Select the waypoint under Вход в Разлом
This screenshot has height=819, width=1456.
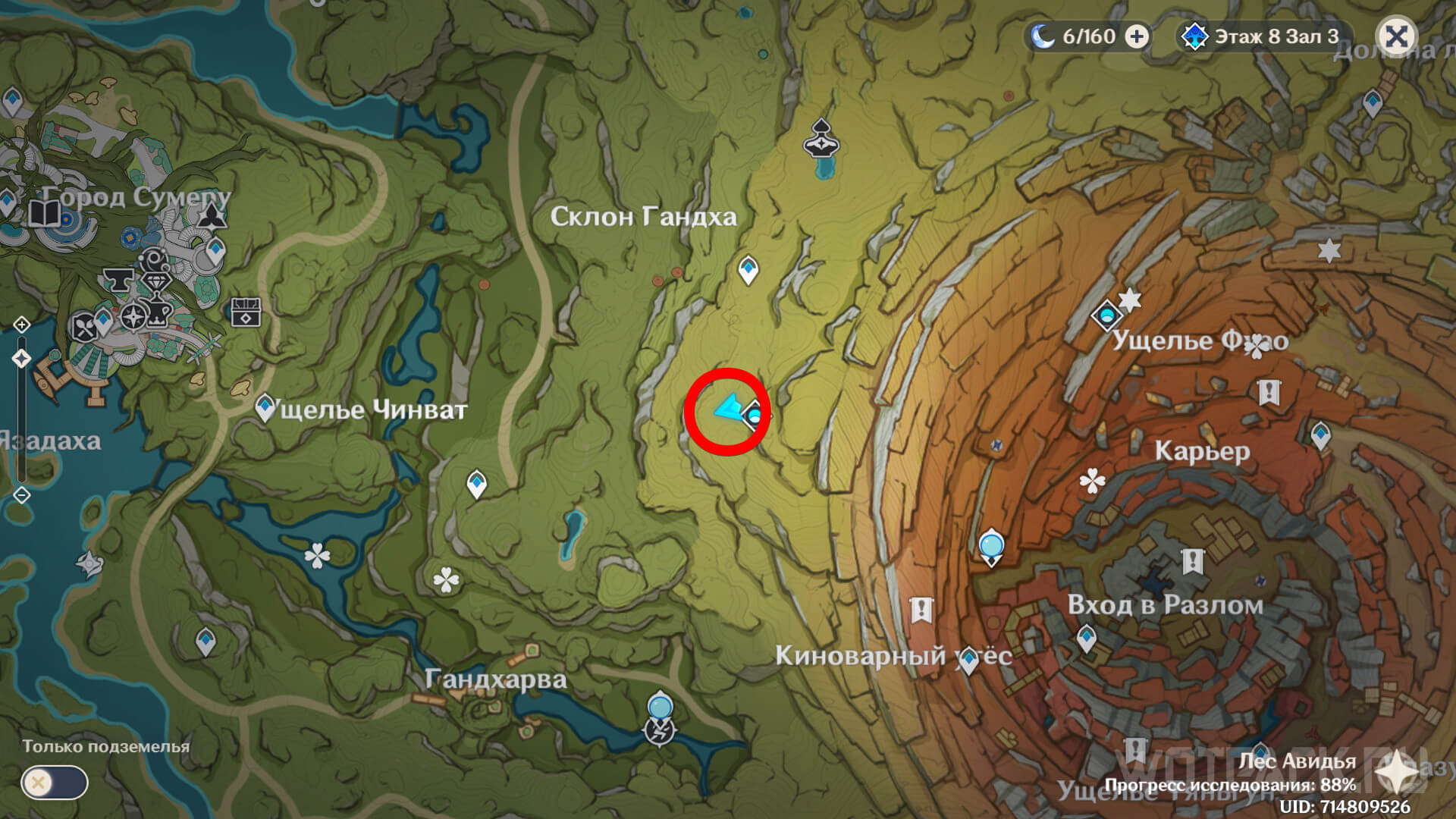pos(1087,637)
